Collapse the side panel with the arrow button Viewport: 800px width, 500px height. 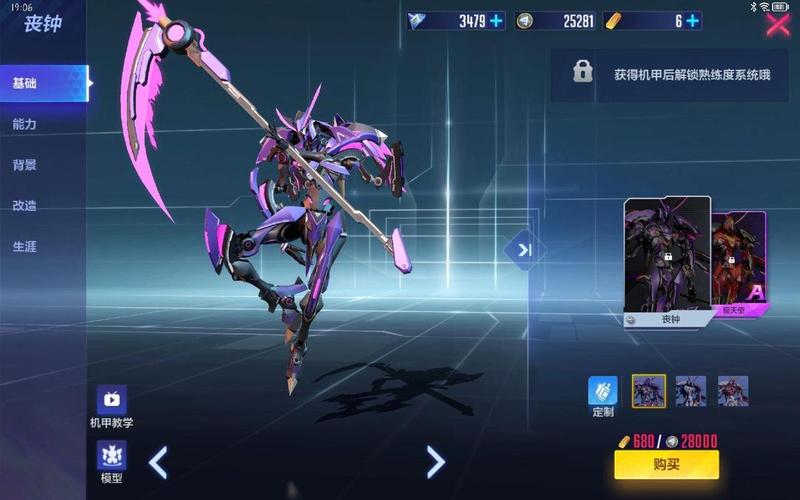[525, 250]
